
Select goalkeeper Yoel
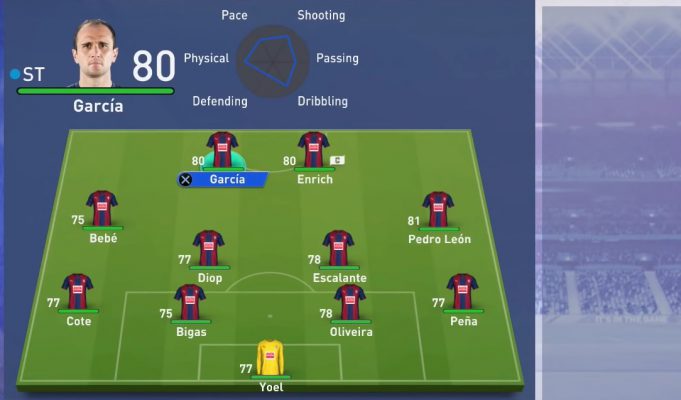pos(270,358)
